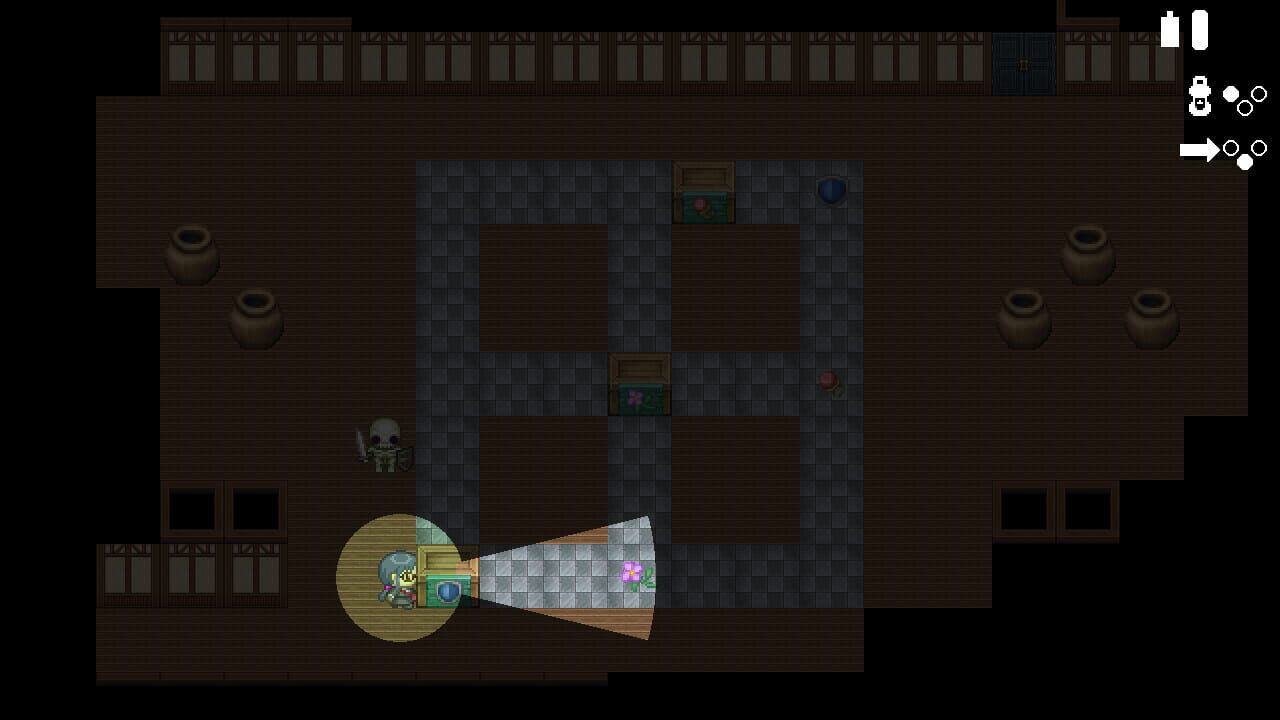Viewport: 1280px width, 720px height.
Task: Click the lower pot in the left-side pair
Action: (258, 318)
